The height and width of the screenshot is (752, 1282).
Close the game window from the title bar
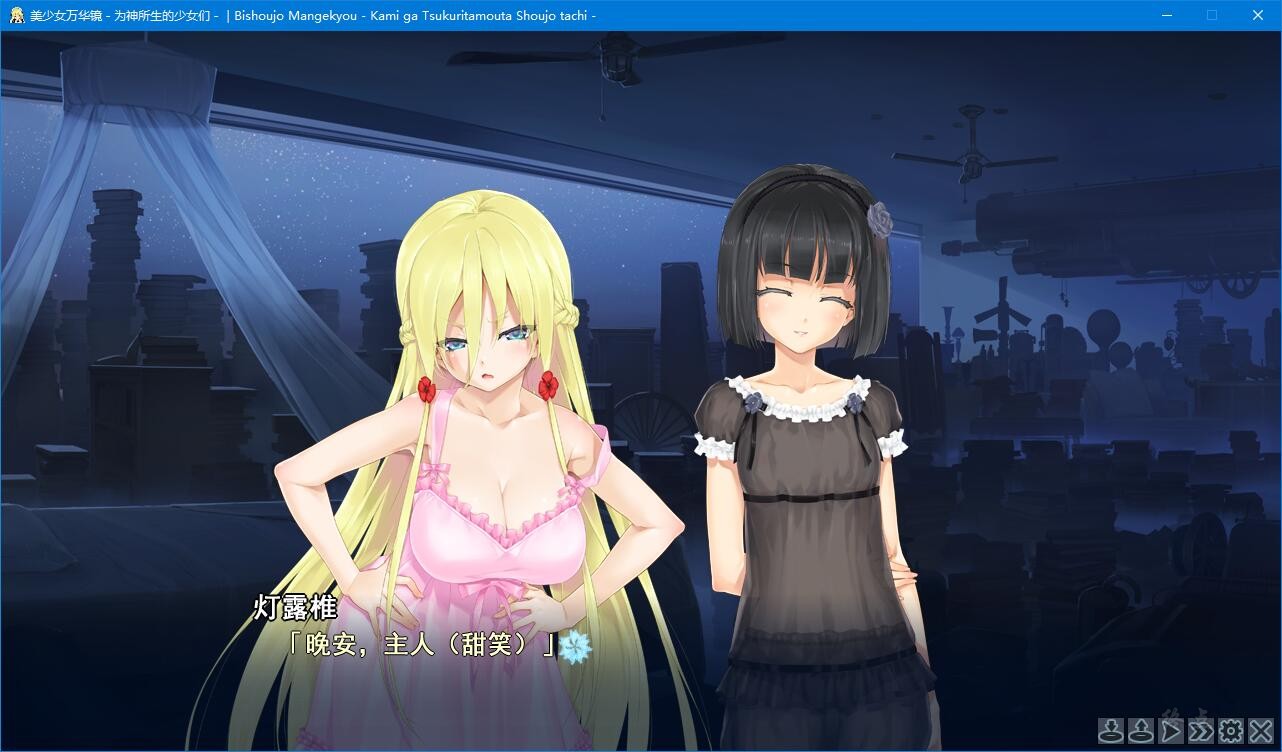pyautogui.click(x=1258, y=15)
